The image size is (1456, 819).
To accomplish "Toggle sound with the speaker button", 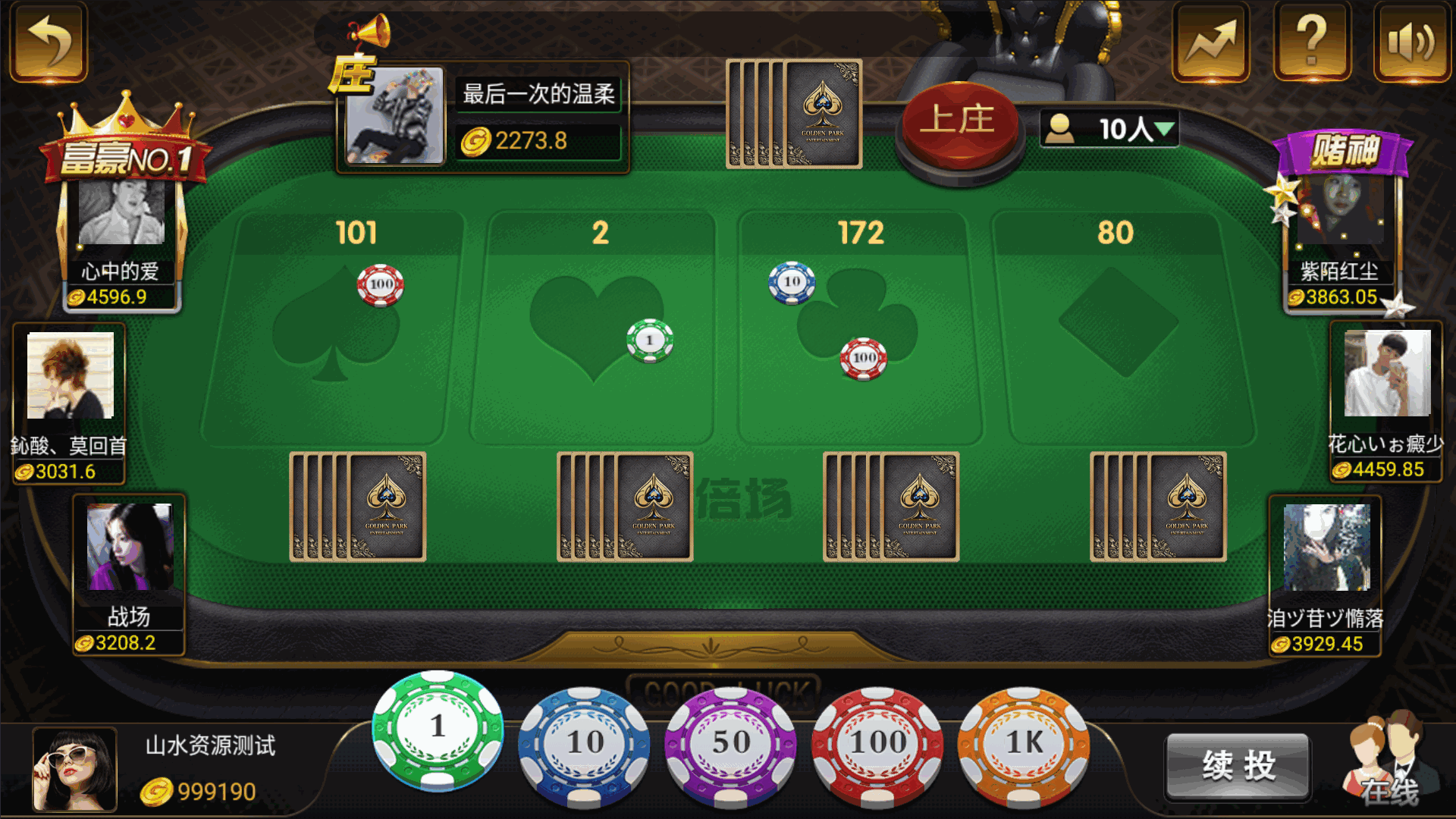I will point(1411,42).
